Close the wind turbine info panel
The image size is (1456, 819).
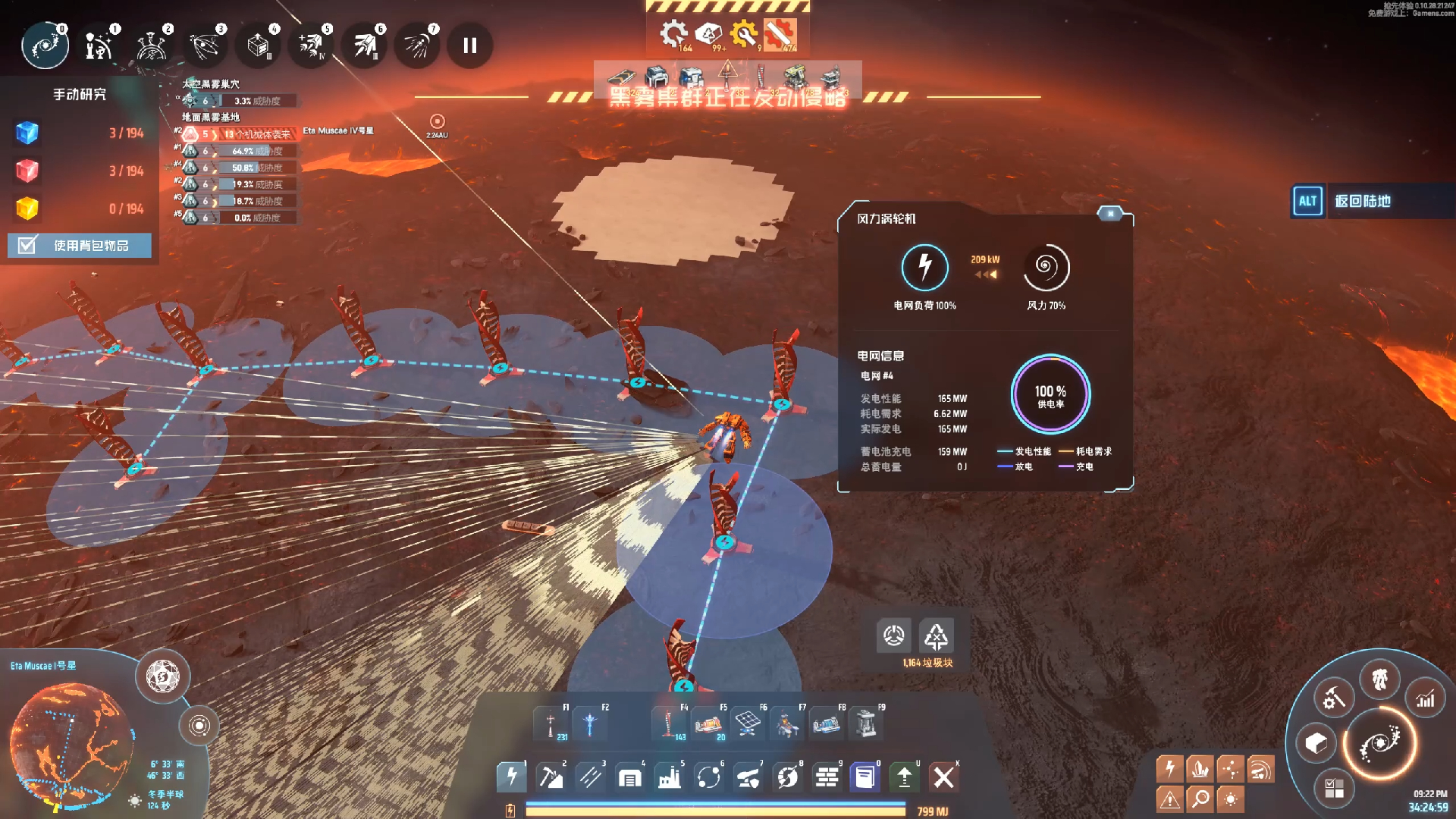click(1110, 214)
